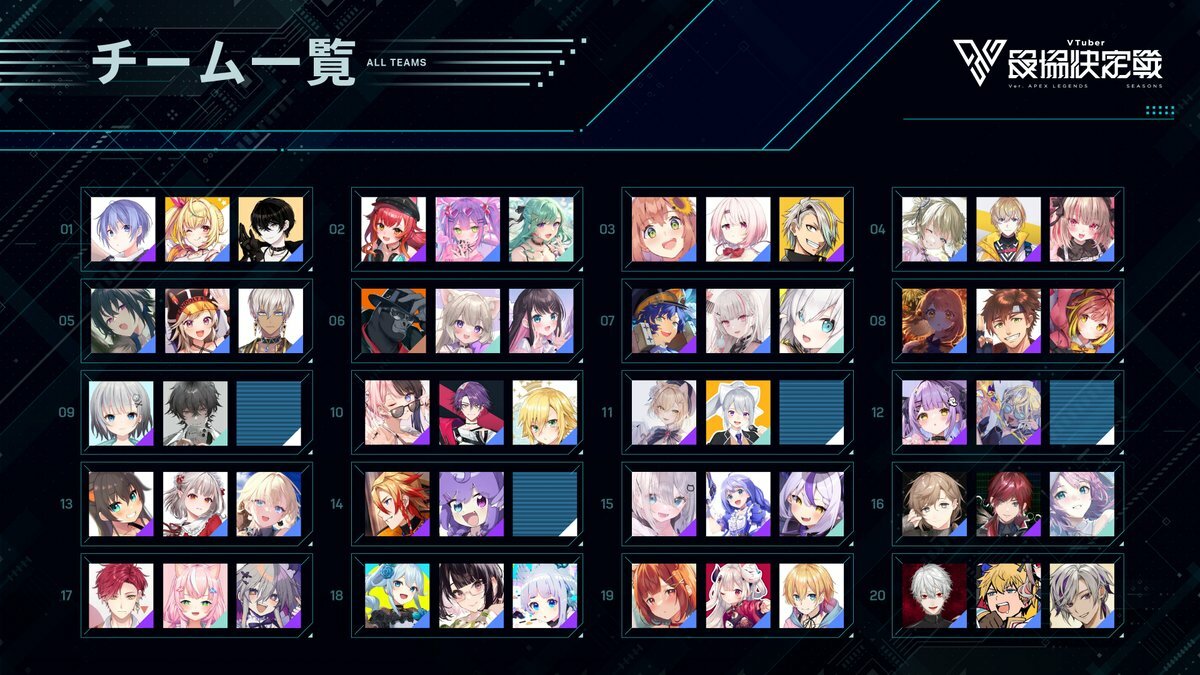The width and height of the screenshot is (1200, 675).
Task: Choose Team 07's blue-haired member wearing a hat
Action: [663, 321]
